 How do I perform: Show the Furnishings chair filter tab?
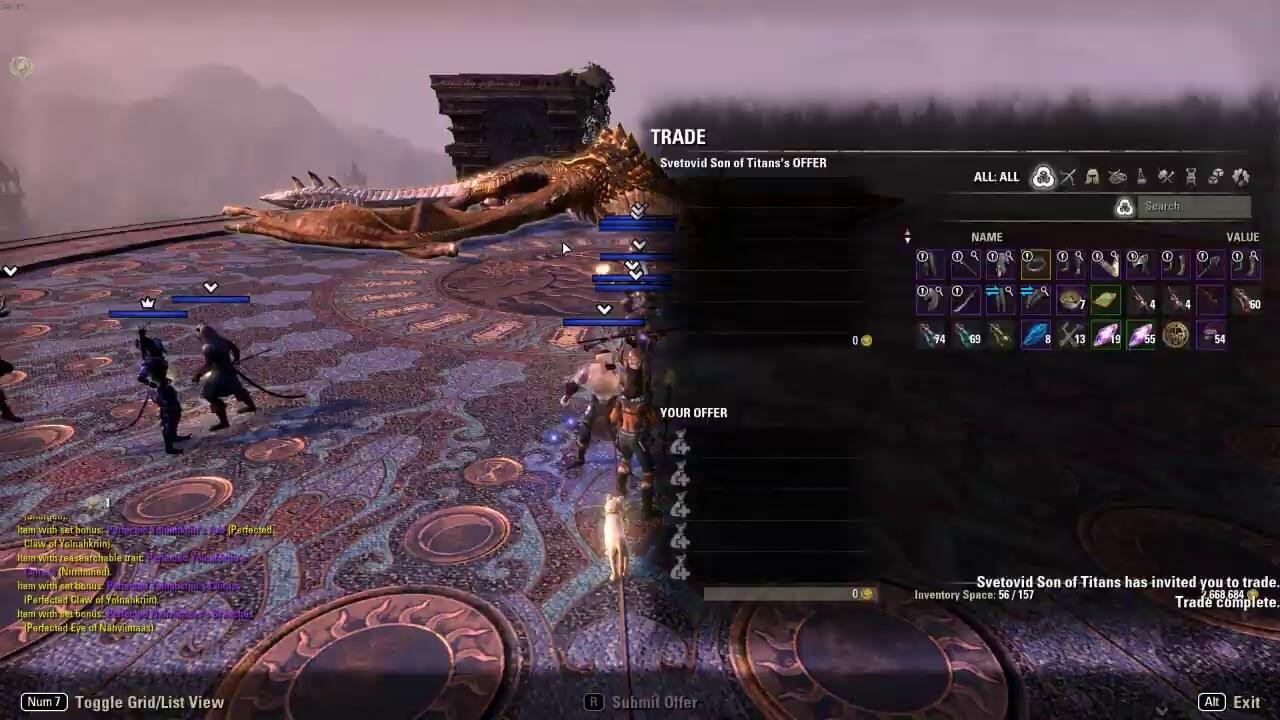click(1191, 177)
